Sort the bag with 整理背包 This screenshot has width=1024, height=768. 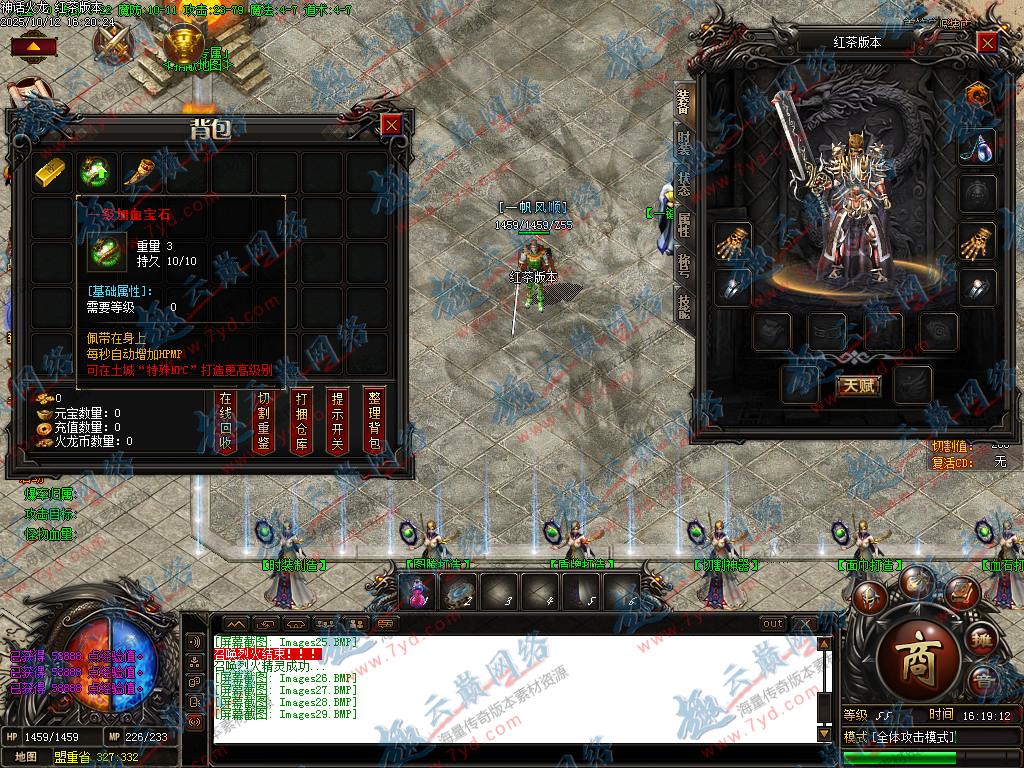click(376, 420)
